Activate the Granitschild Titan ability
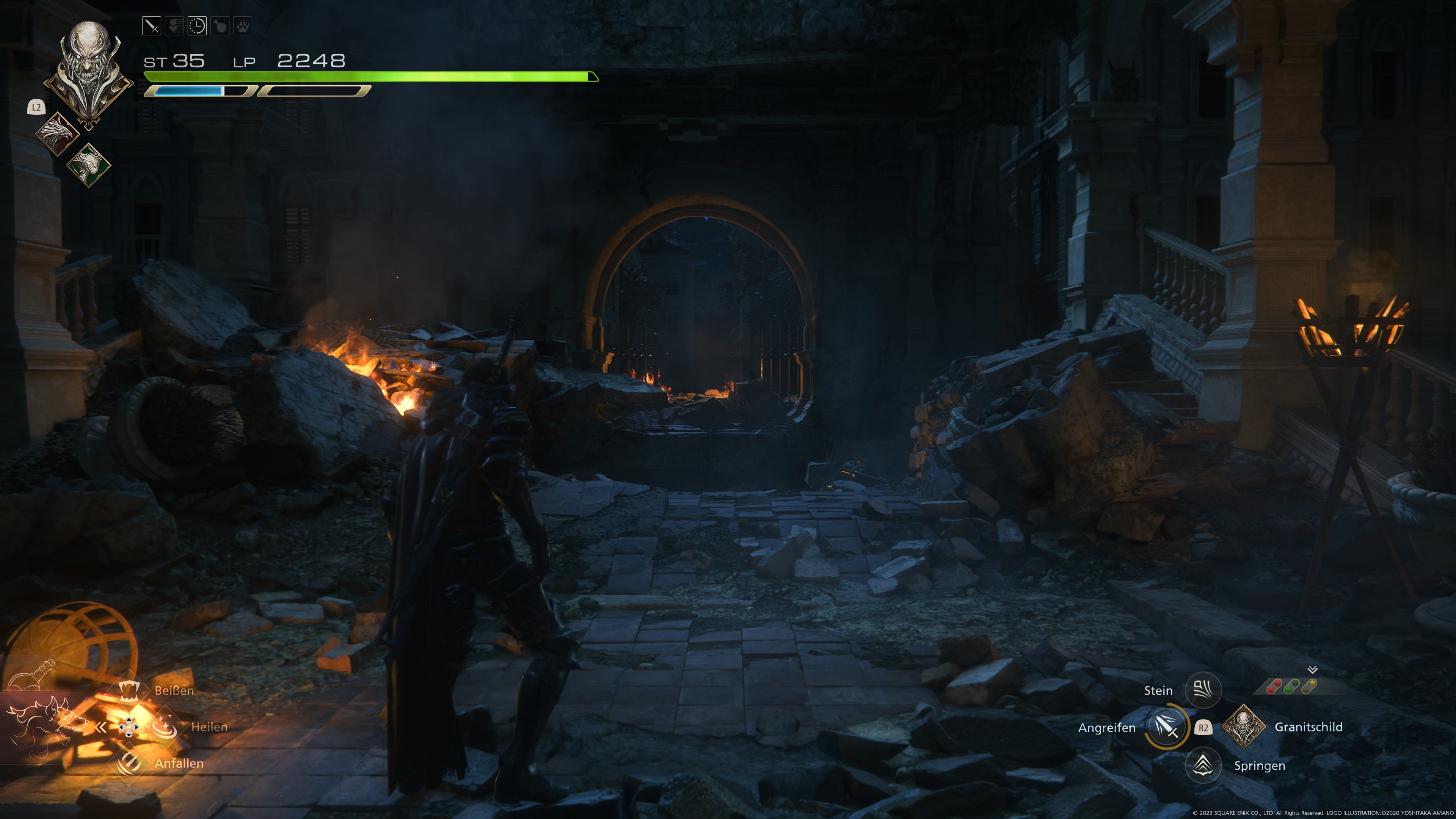This screenshot has height=819, width=1456. coord(1243,727)
